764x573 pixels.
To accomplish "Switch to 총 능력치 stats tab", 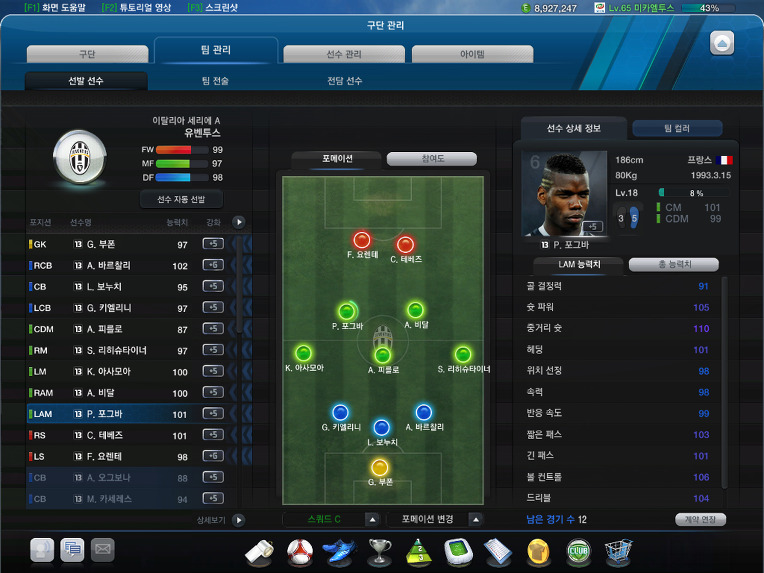I will click(x=672, y=265).
